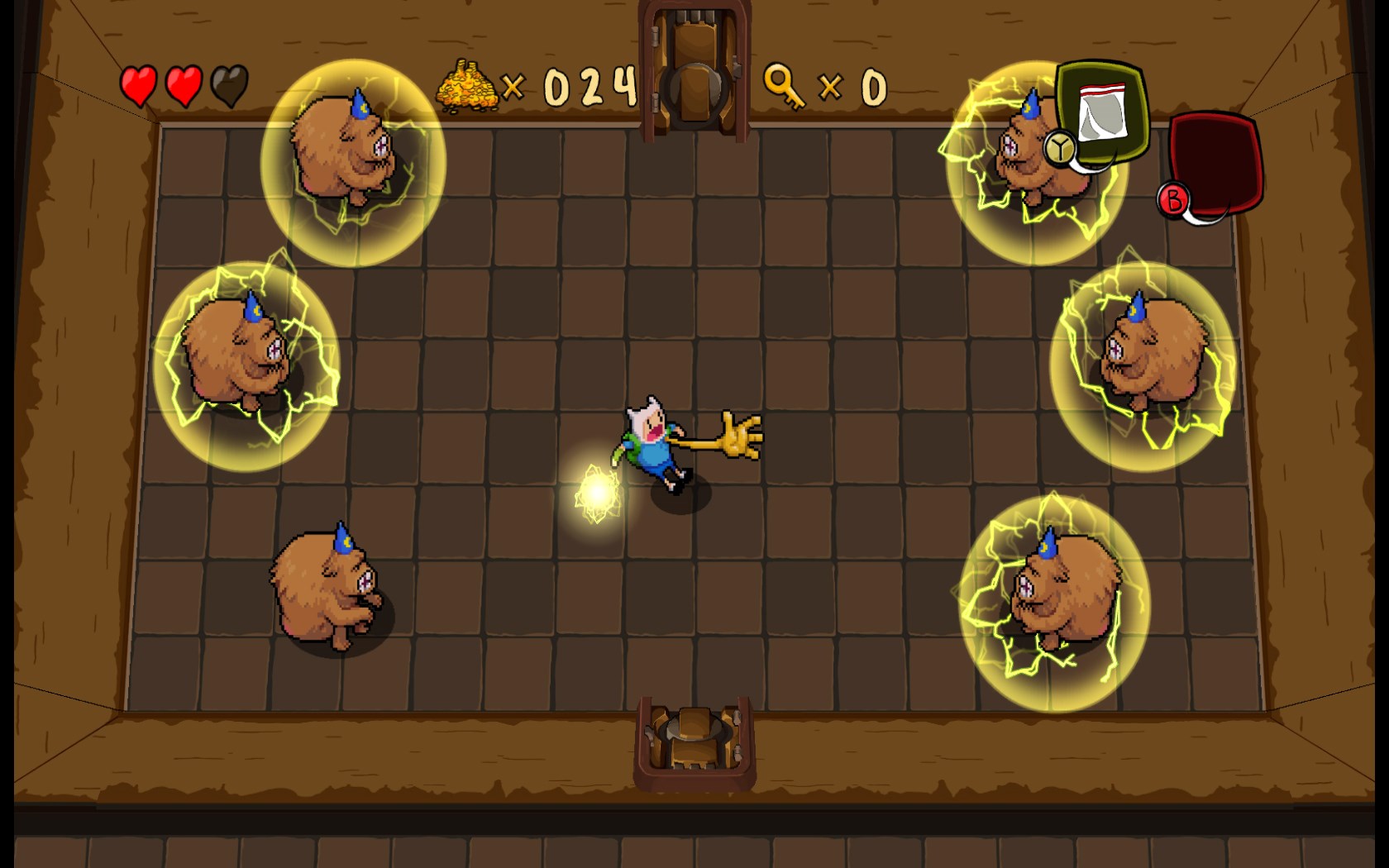Click the red B controller button badge
This screenshot has height=868, width=1389.
pos(1174,198)
